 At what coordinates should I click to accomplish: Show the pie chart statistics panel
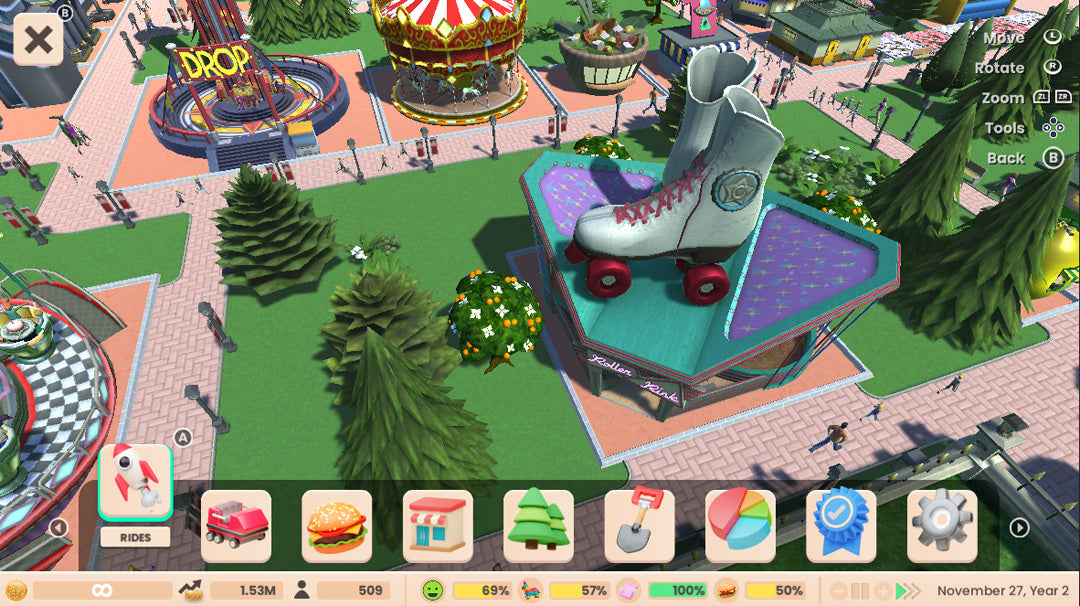tap(740, 525)
